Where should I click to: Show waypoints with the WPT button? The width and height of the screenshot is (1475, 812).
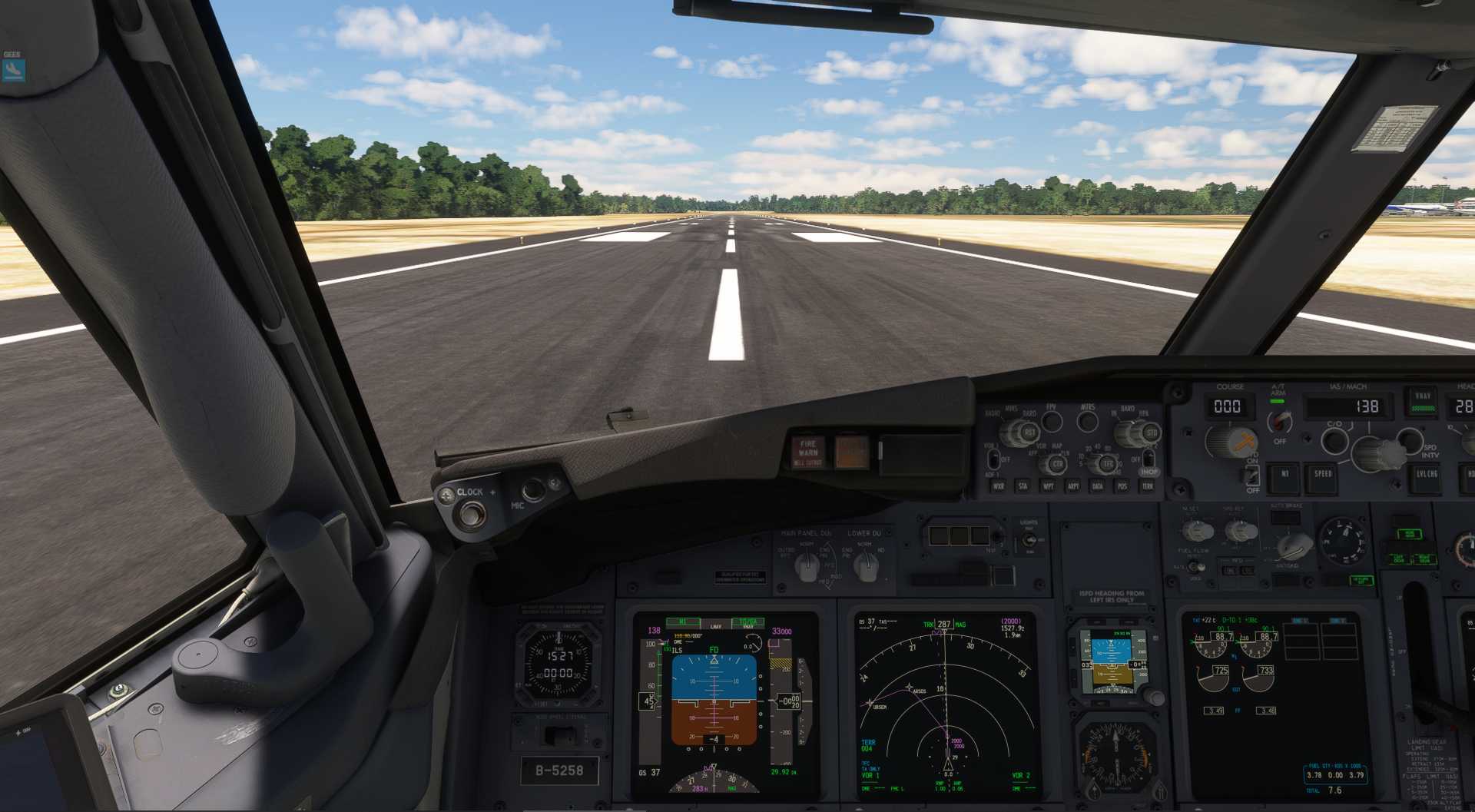tap(1048, 486)
